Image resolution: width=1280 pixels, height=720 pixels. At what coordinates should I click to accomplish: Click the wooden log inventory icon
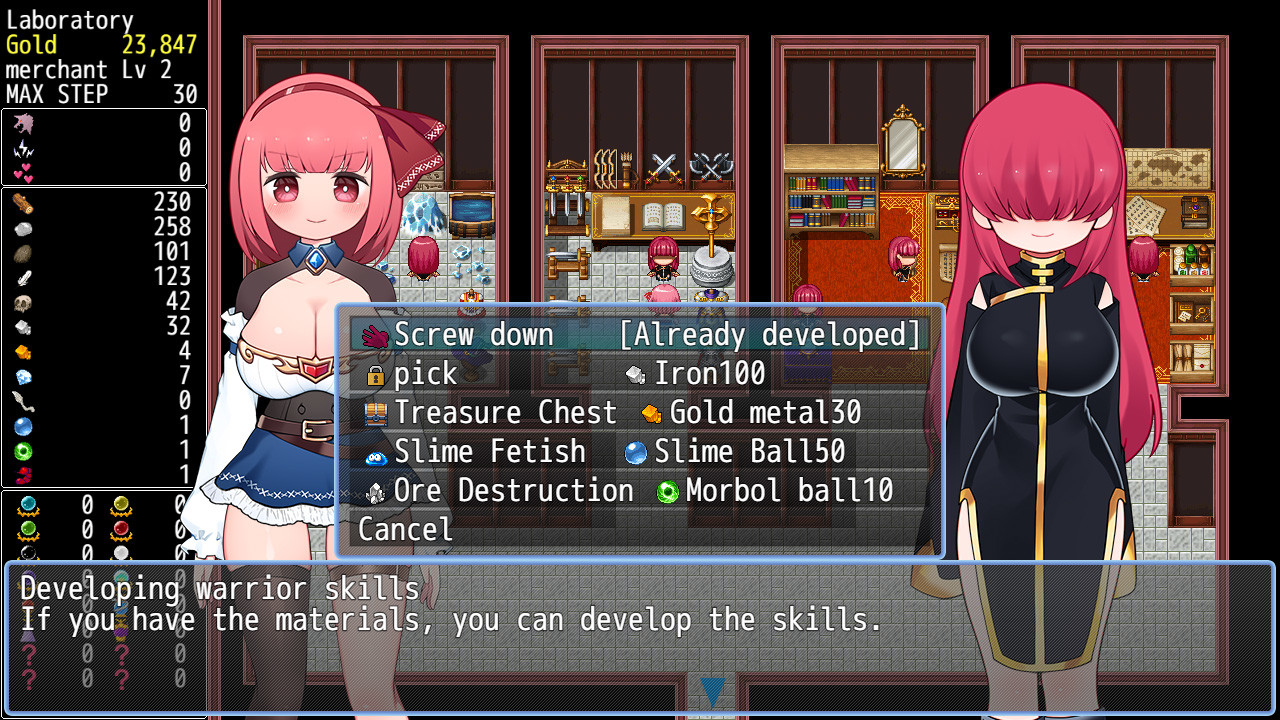tap(23, 205)
